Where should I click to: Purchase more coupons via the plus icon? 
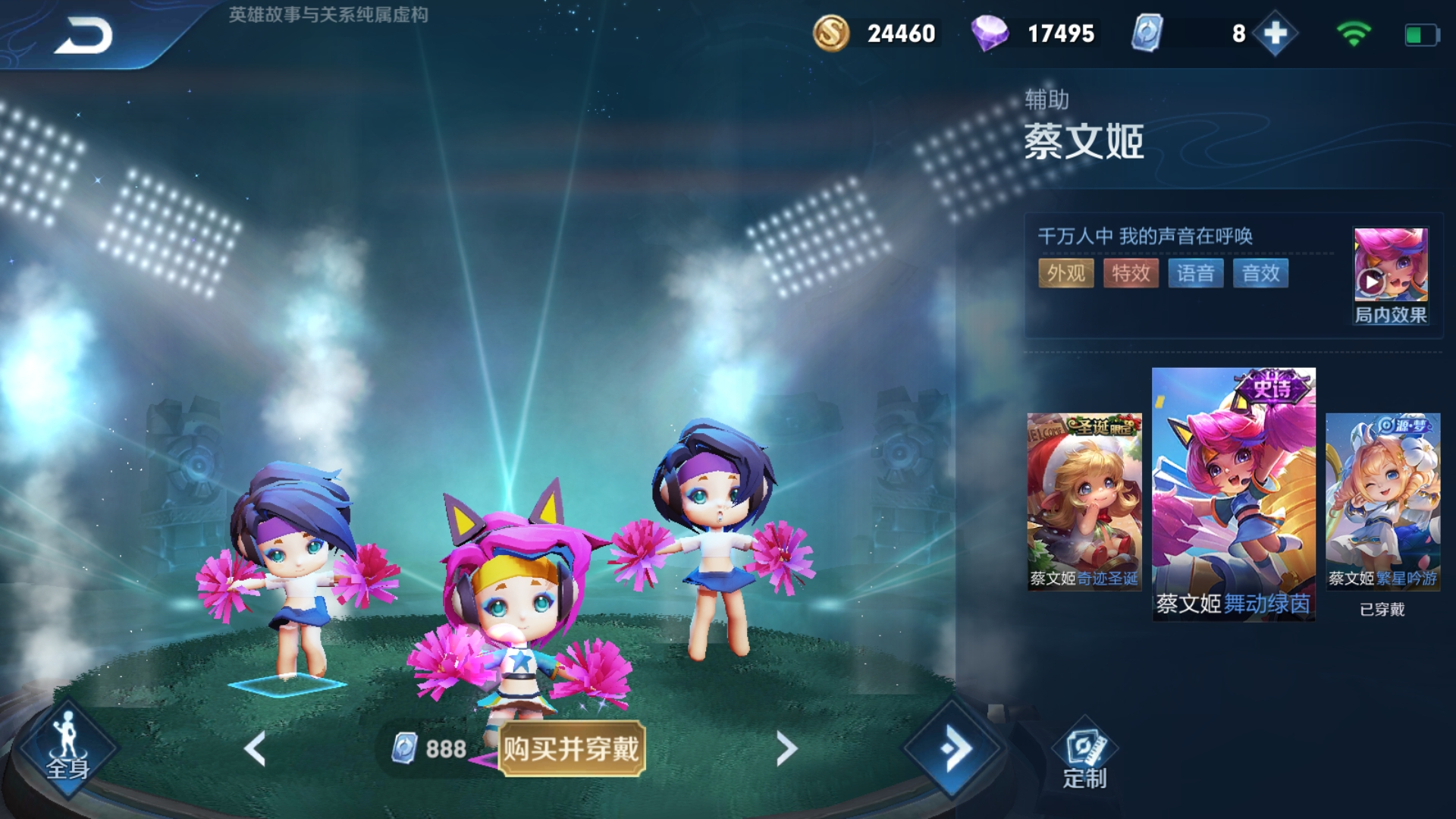(x=1276, y=33)
